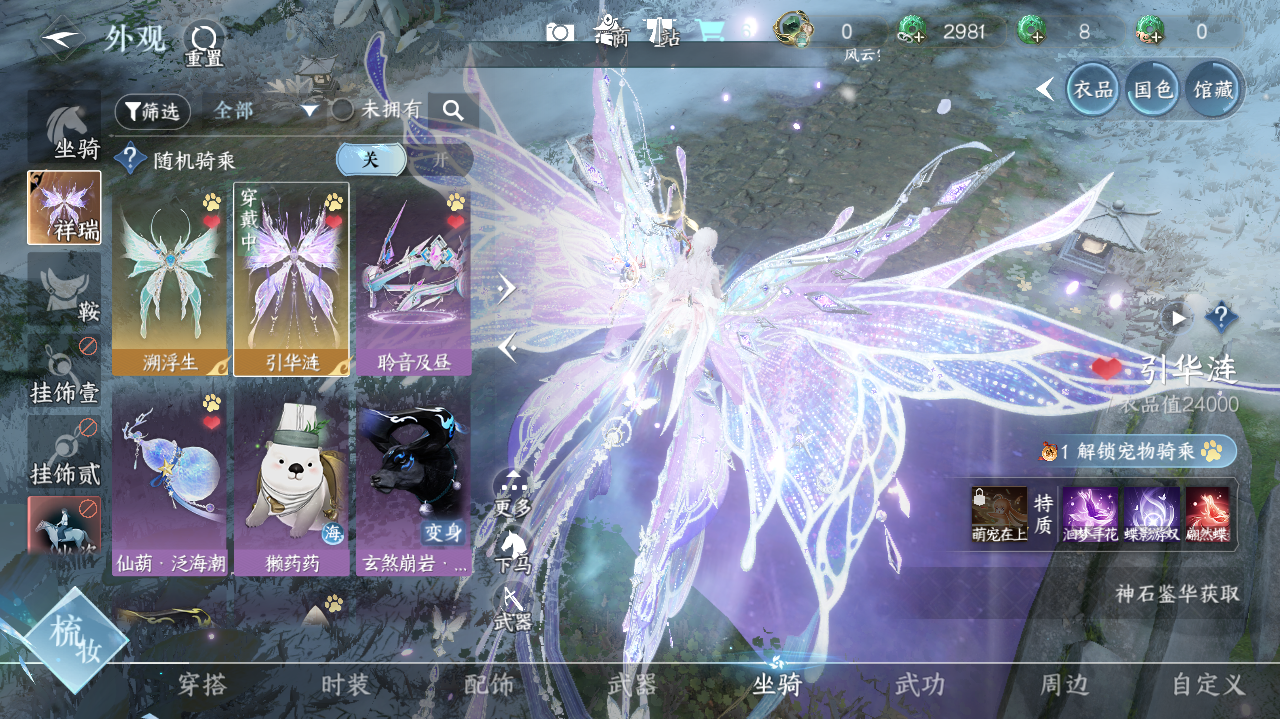Screen dimensions: 1280x719
Task: Switch to the 武器 bottom tab
Action: coord(632,685)
